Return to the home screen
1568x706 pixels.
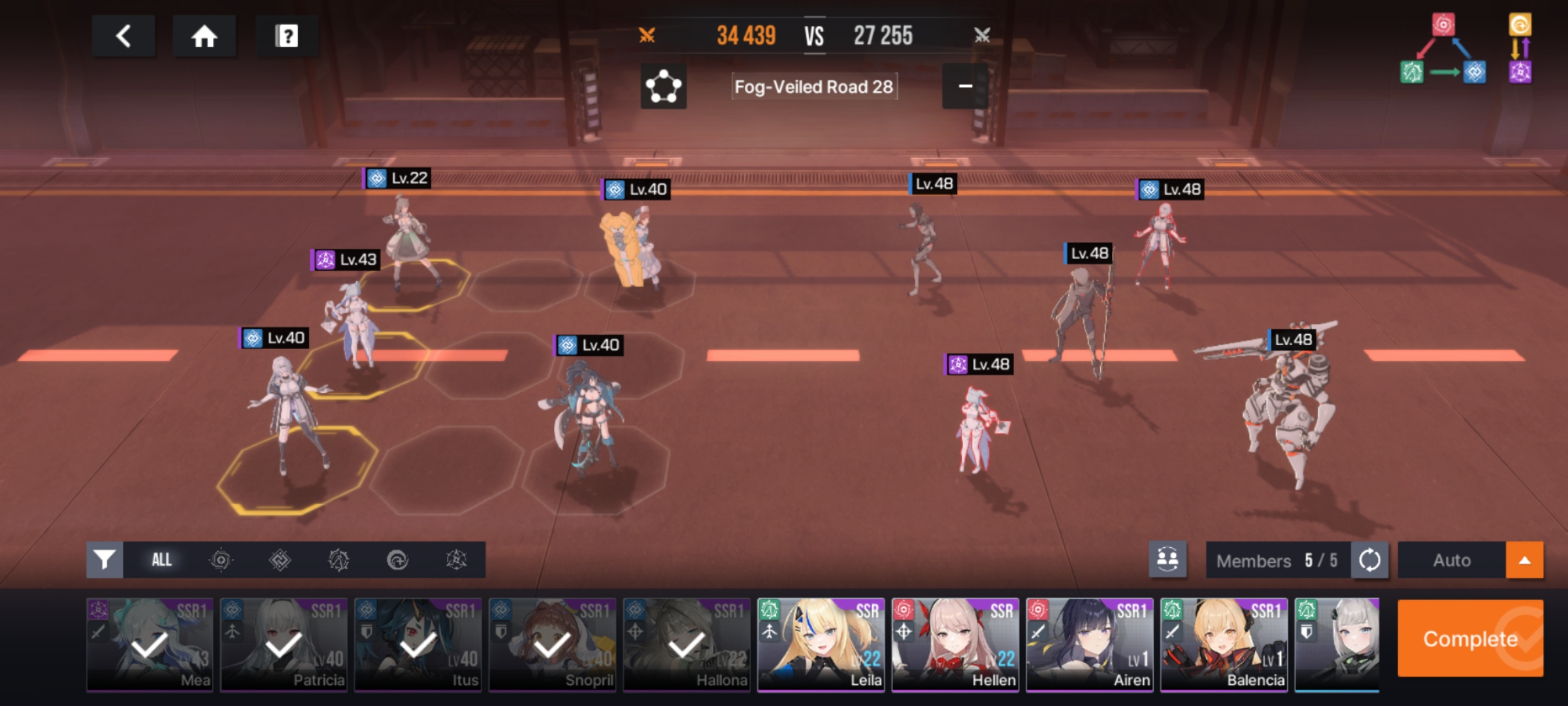click(204, 36)
